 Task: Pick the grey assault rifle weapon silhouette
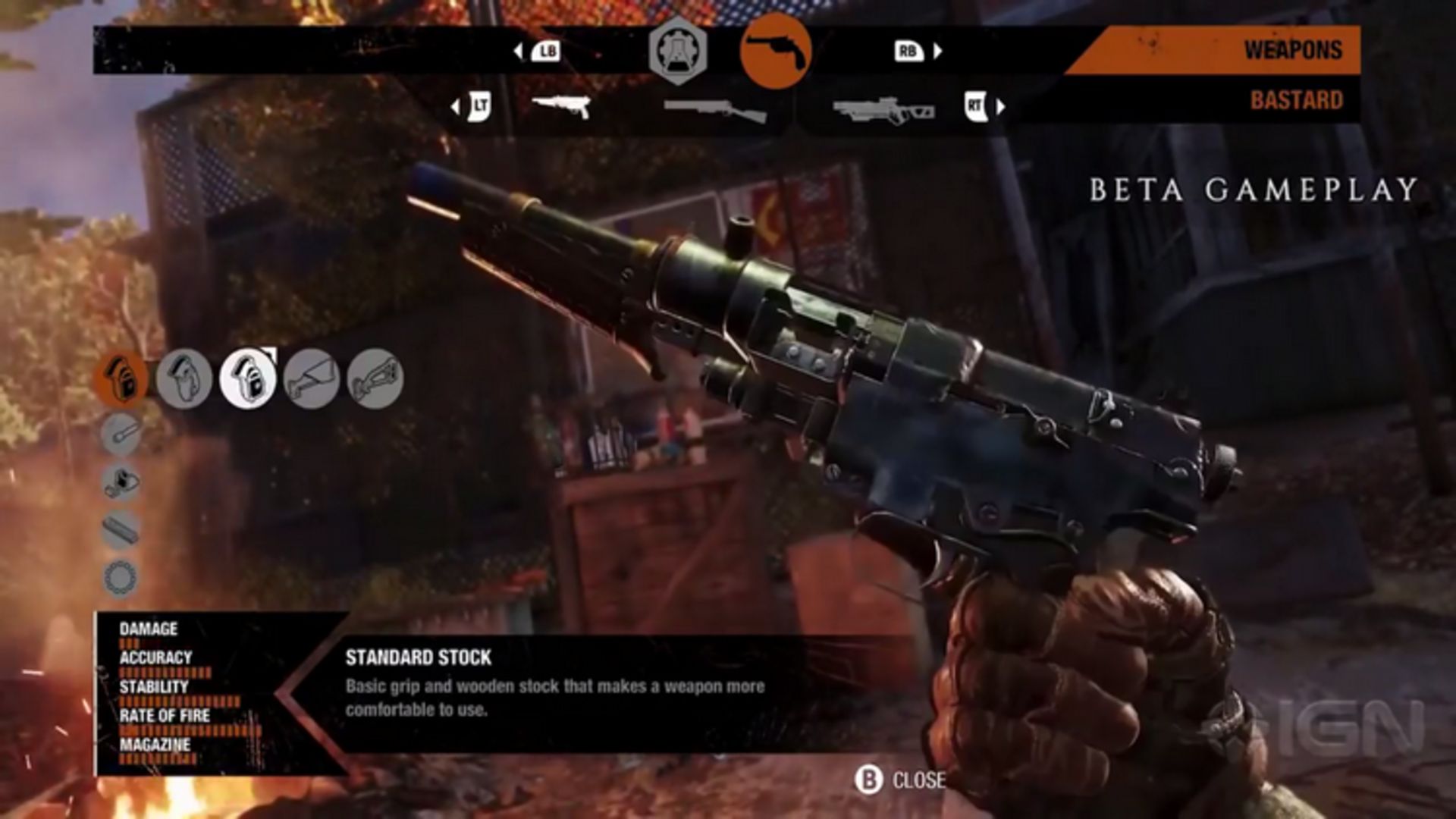[x=883, y=111]
